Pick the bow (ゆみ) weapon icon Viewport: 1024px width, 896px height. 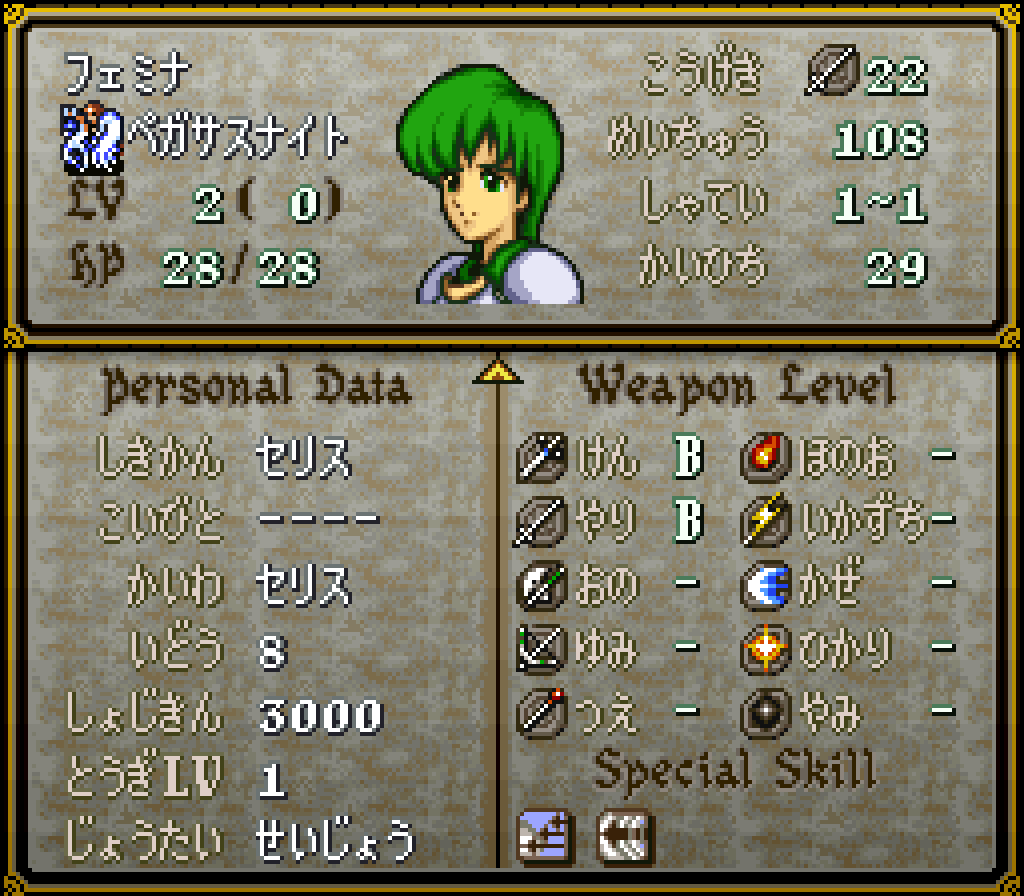click(543, 650)
